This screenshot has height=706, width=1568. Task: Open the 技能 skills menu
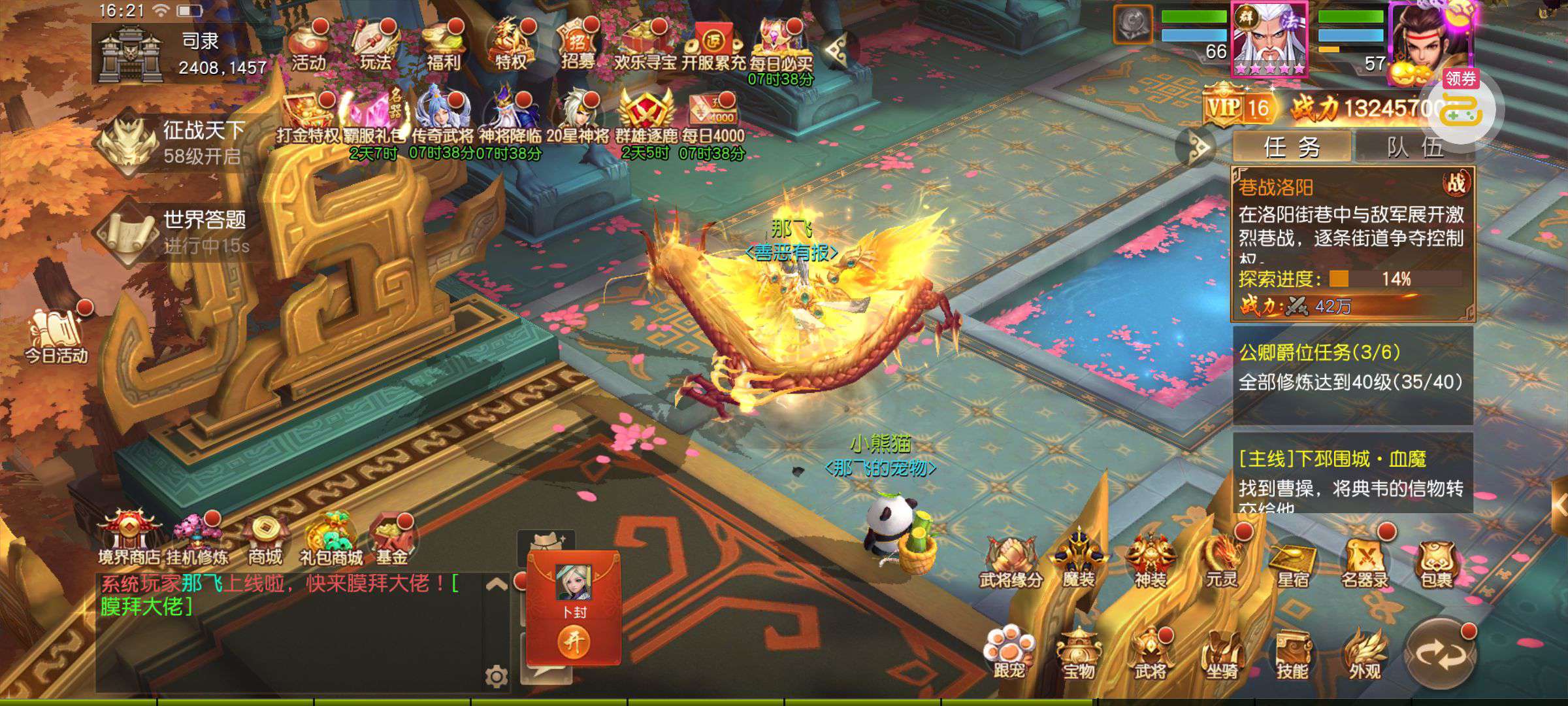pos(1292,654)
